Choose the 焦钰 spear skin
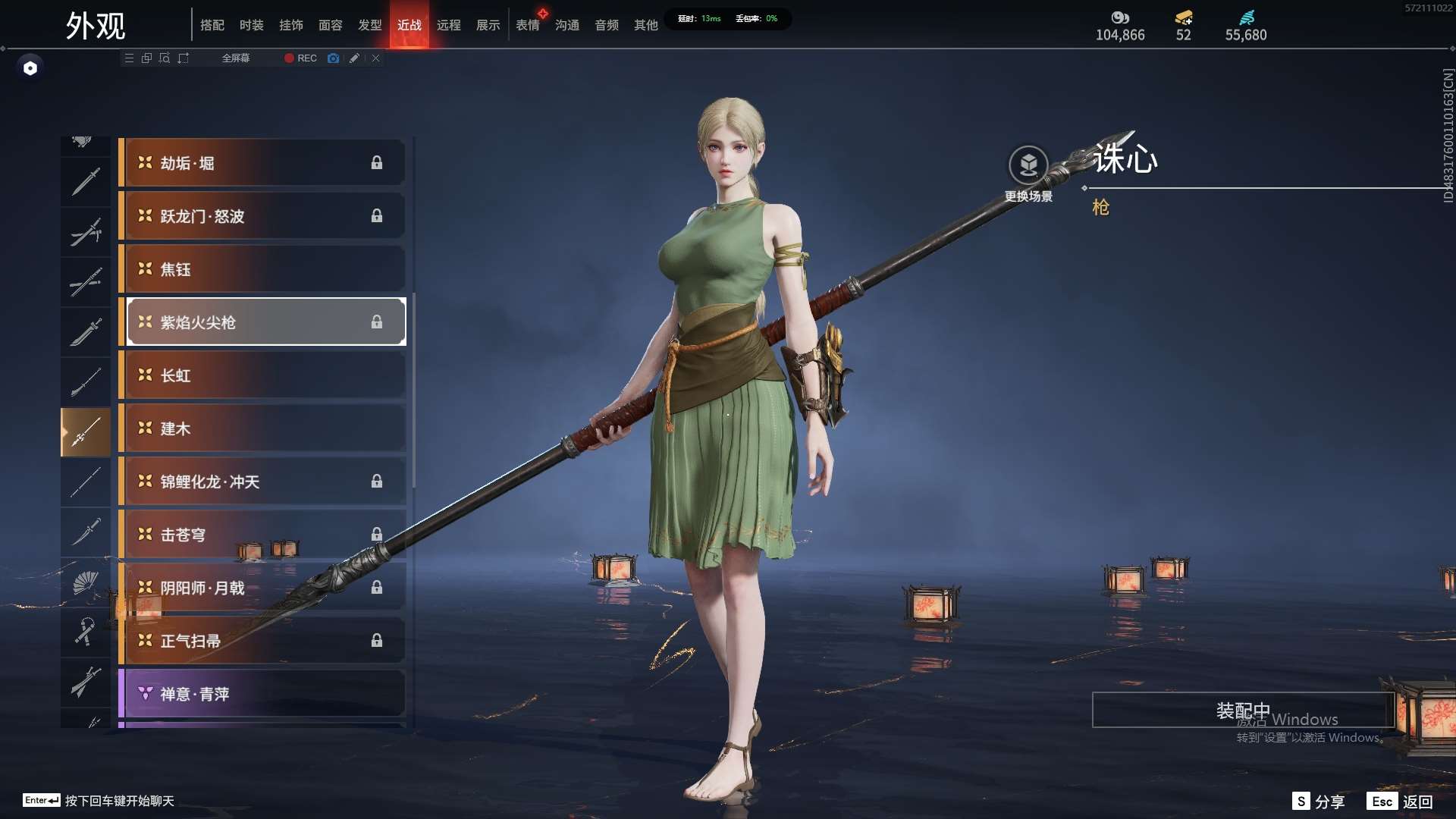Image resolution: width=1456 pixels, height=819 pixels. tap(262, 269)
